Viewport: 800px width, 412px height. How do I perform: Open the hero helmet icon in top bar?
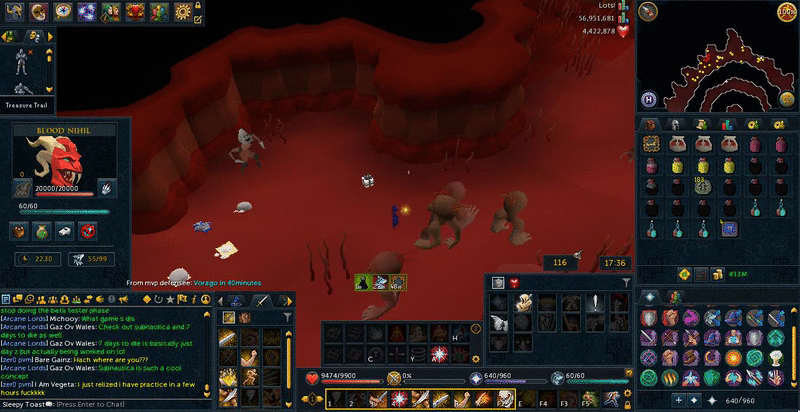point(14,11)
